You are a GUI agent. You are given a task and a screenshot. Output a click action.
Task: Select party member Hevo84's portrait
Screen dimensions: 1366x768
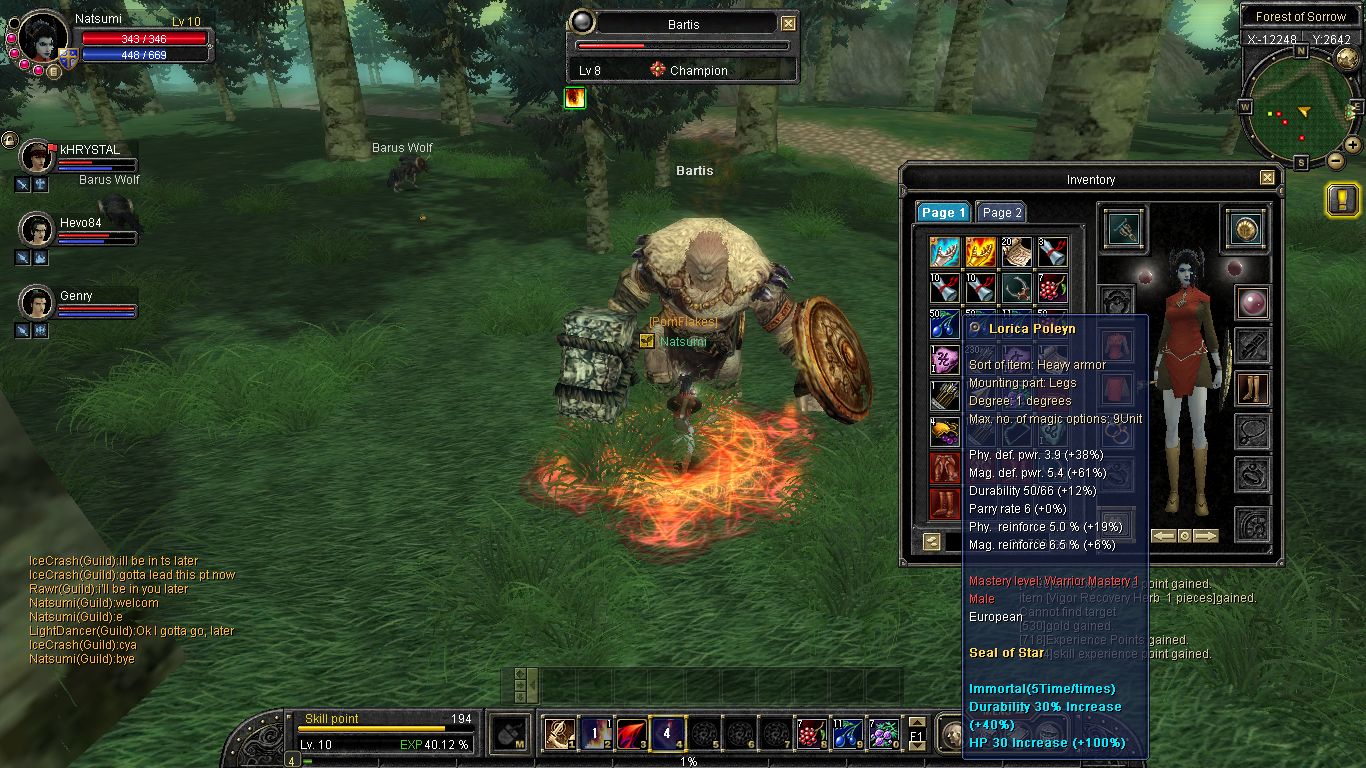[37, 229]
